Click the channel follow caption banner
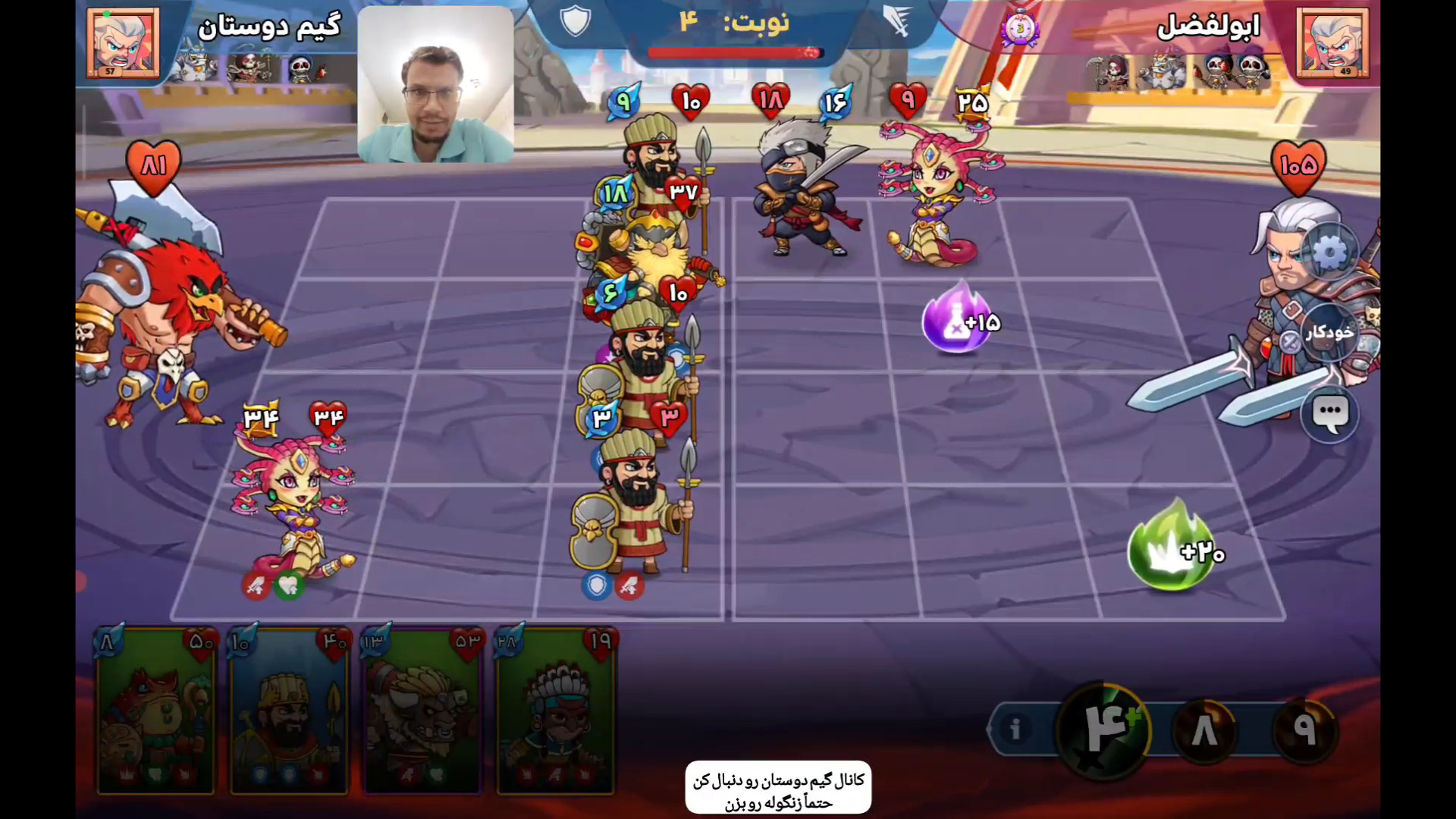1456x819 pixels. point(778,789)
